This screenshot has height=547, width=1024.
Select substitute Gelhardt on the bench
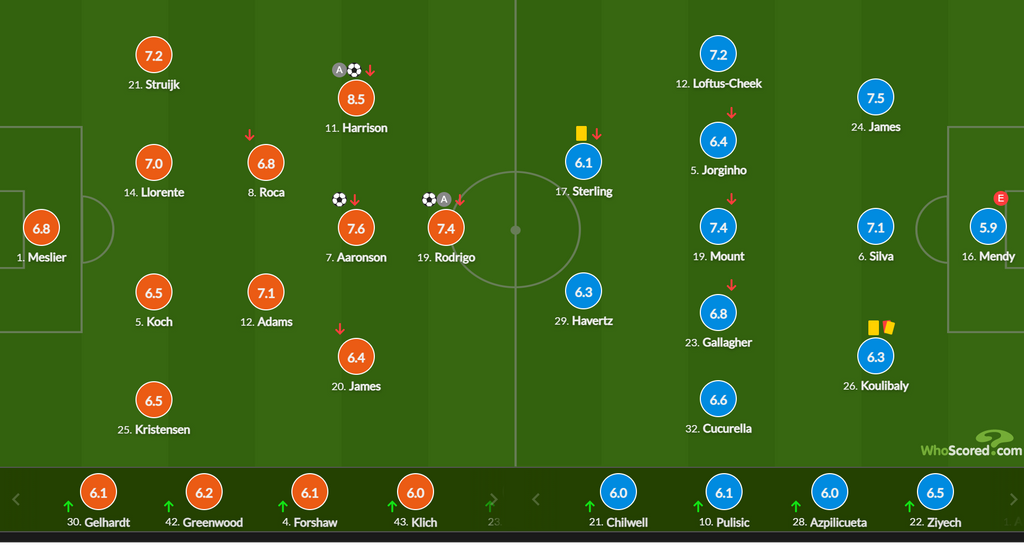point(98,493)
